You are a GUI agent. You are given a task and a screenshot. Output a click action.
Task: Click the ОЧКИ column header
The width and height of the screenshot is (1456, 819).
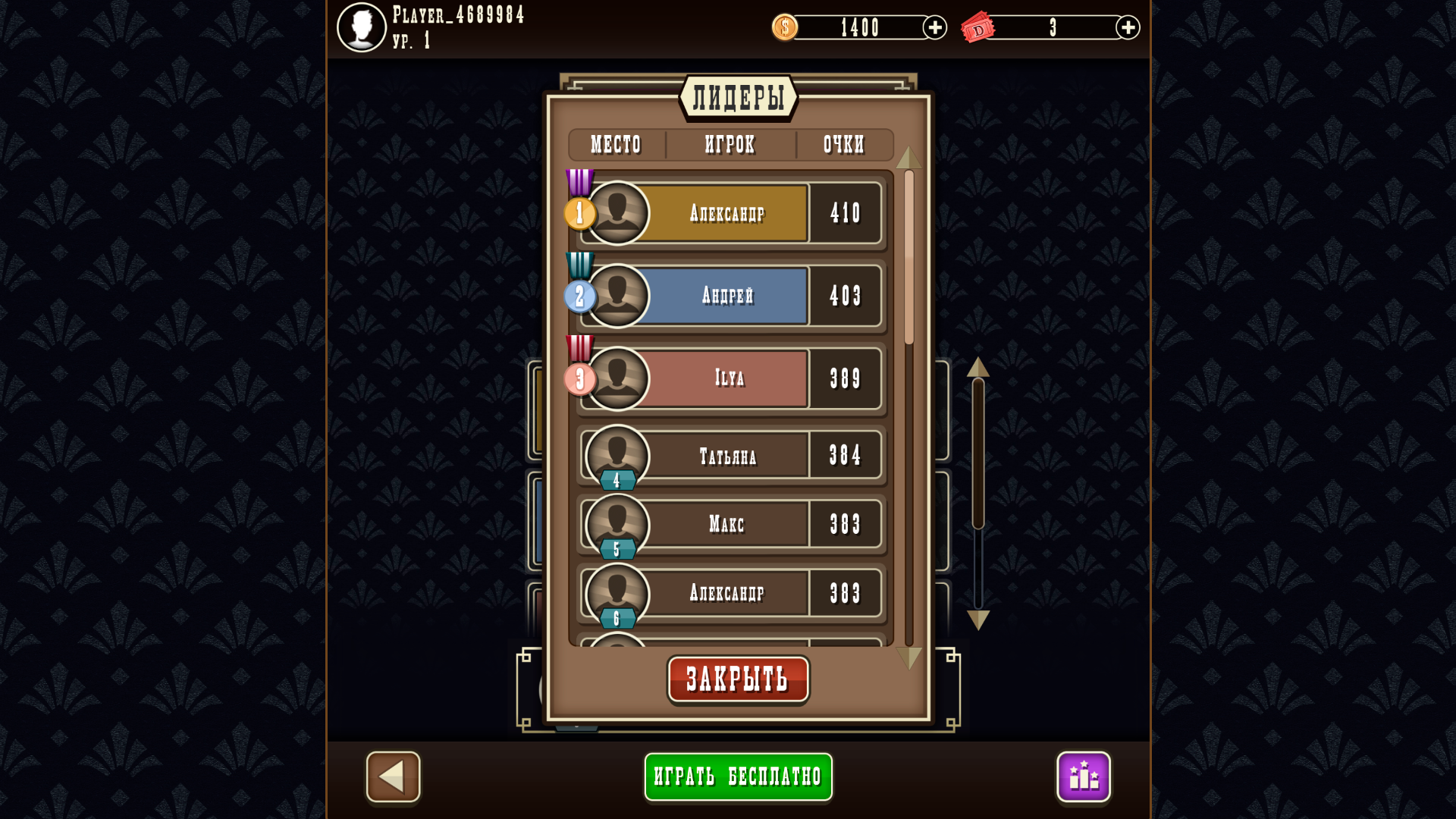(x=843, y=145)
